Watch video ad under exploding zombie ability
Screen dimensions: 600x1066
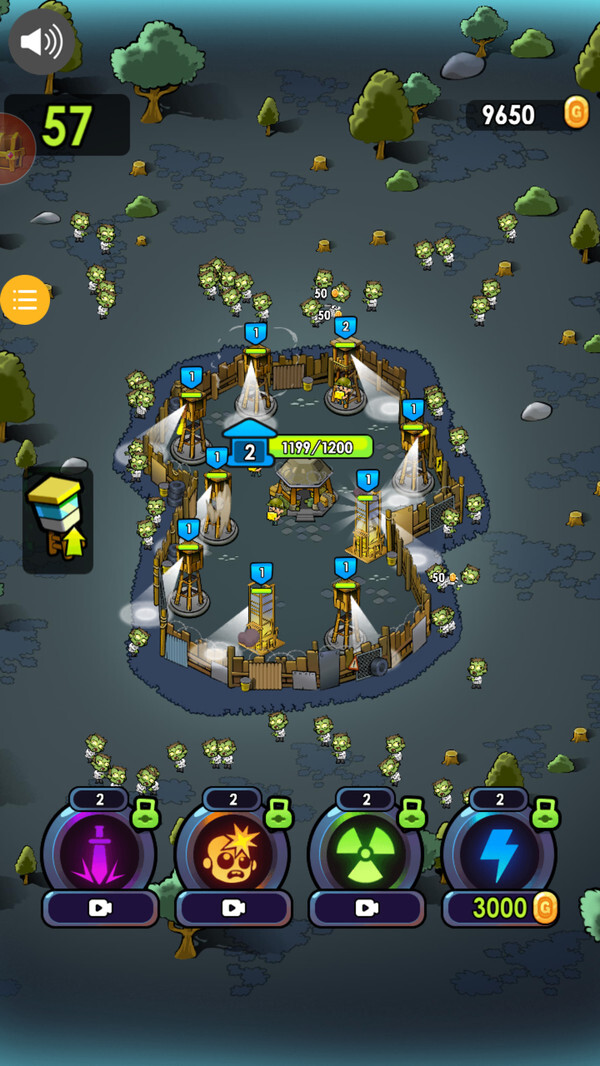tap(234, 908)
